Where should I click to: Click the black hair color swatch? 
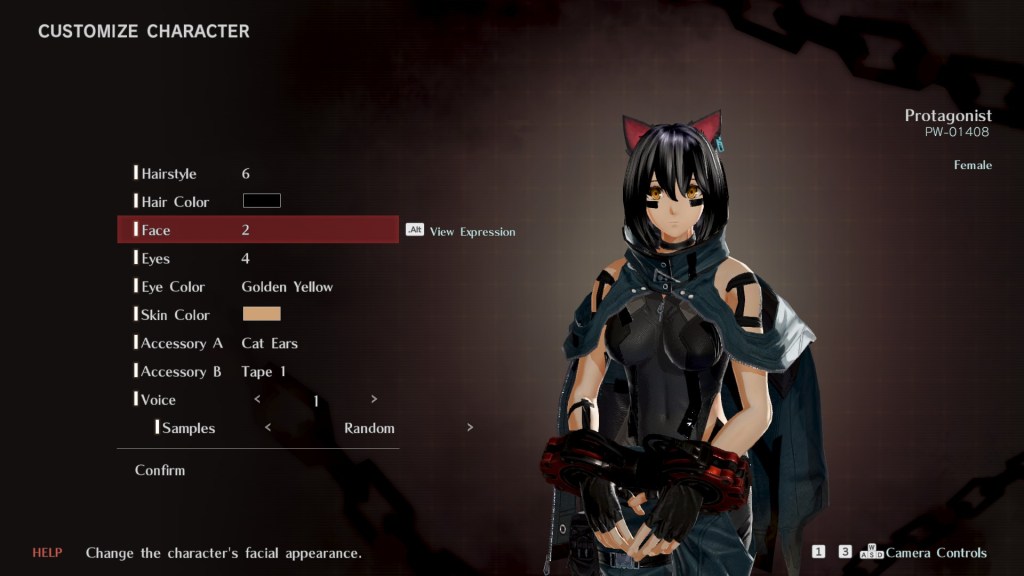pyautogui.click(x=262, y=201)
